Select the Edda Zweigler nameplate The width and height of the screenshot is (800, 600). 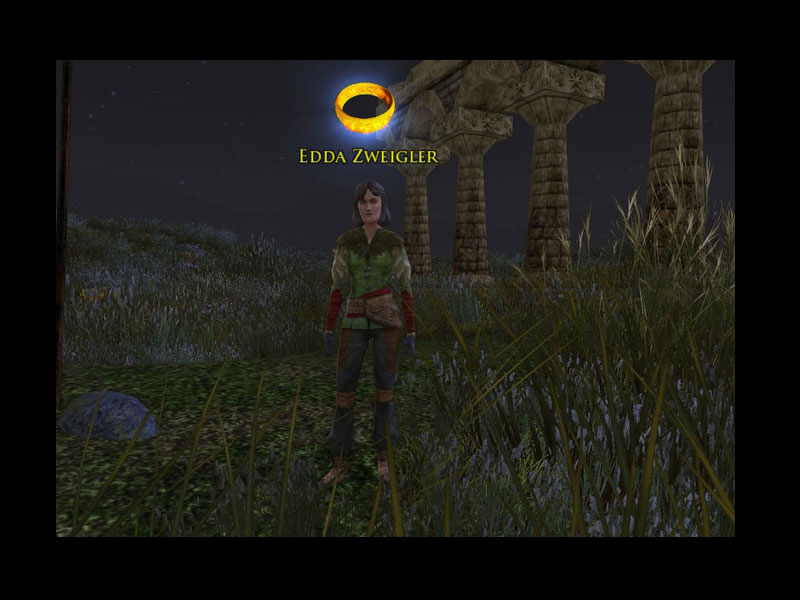pyautogui.click(x=368, y=156)
